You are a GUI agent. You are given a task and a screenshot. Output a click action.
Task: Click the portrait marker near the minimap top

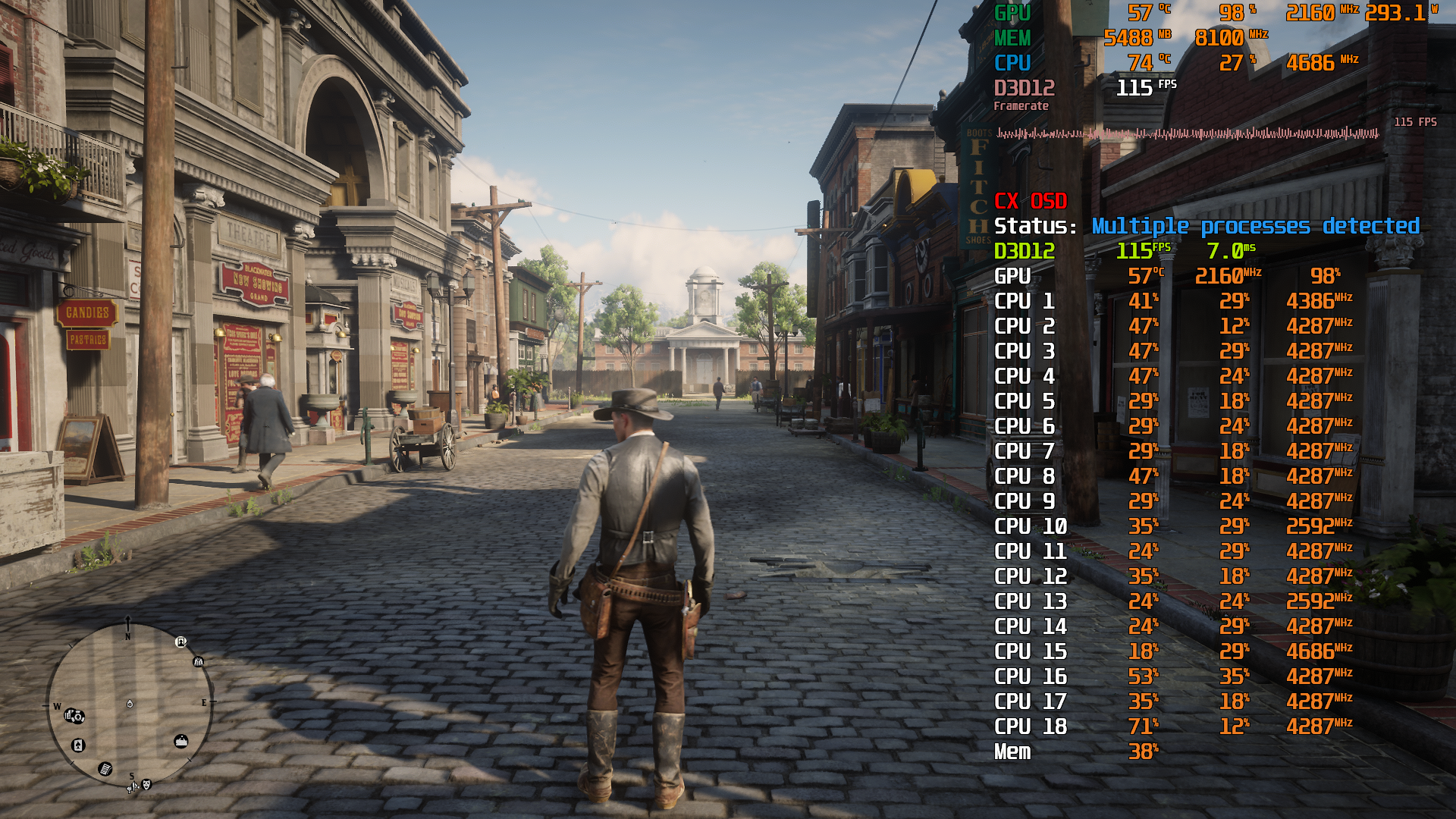[x=180, y=642]
